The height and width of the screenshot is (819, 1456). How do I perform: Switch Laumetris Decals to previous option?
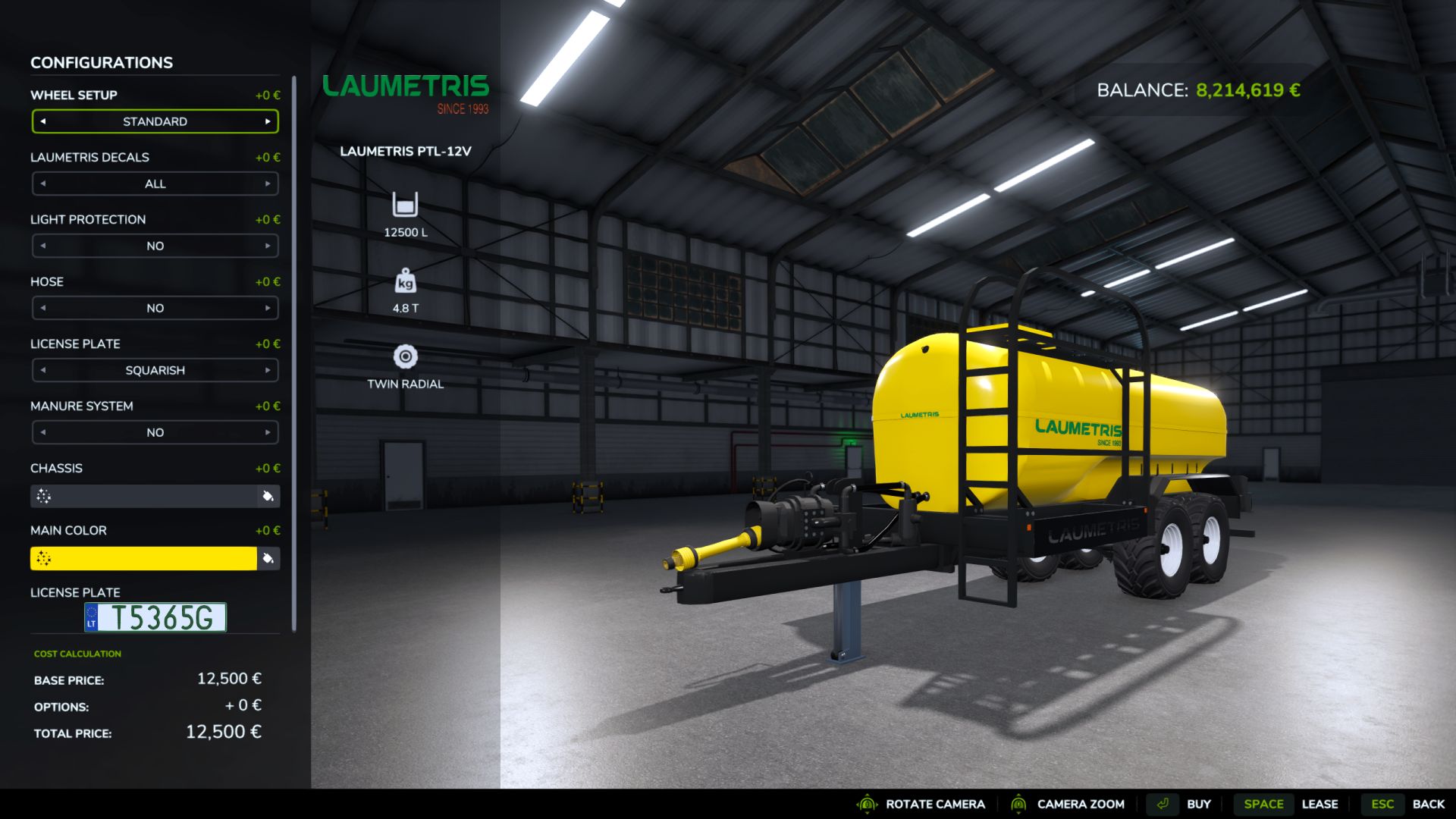[43, 184]
